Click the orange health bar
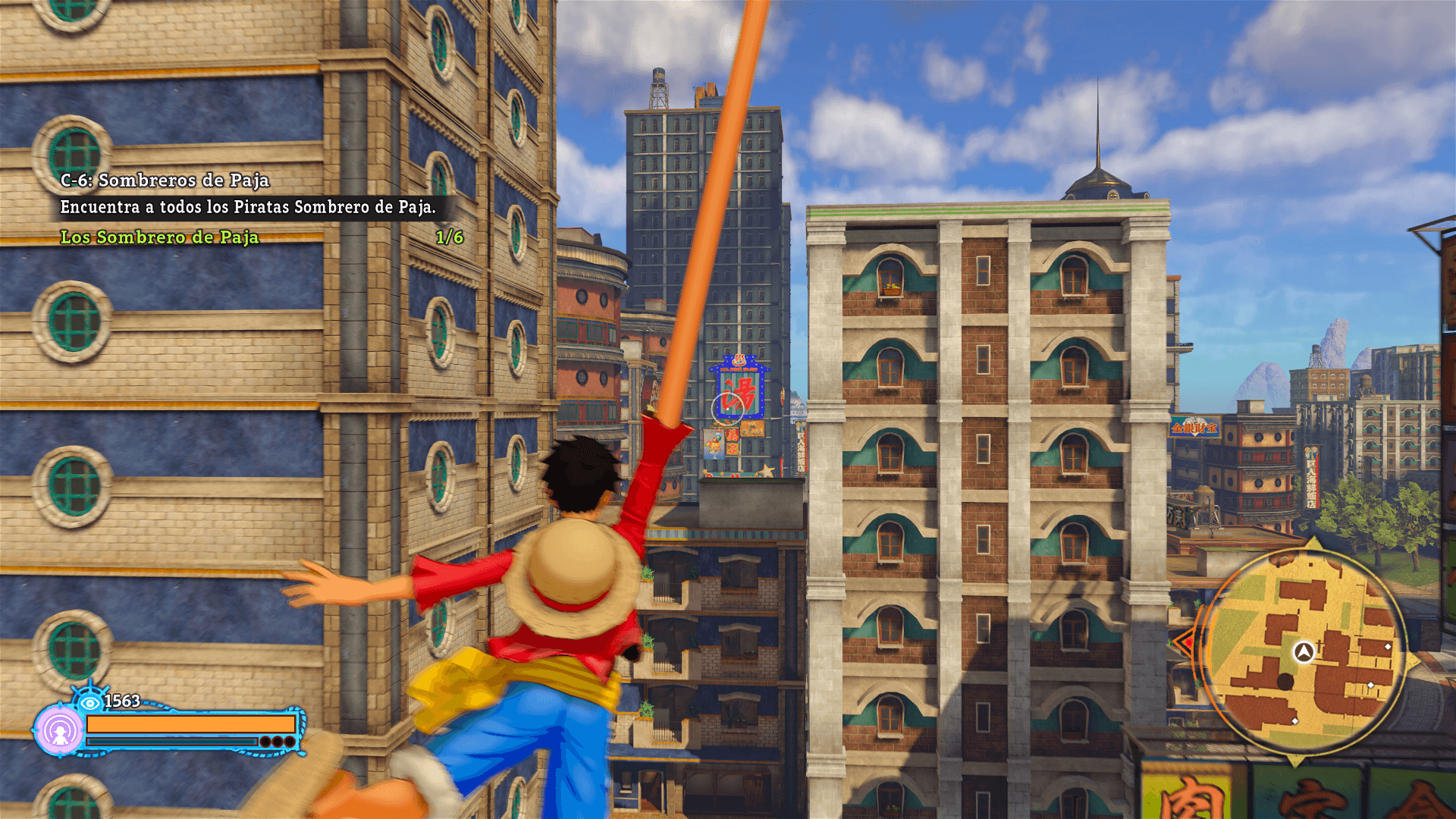The image size is (1456, 819). pyautogui.click(x=190, y=724)
